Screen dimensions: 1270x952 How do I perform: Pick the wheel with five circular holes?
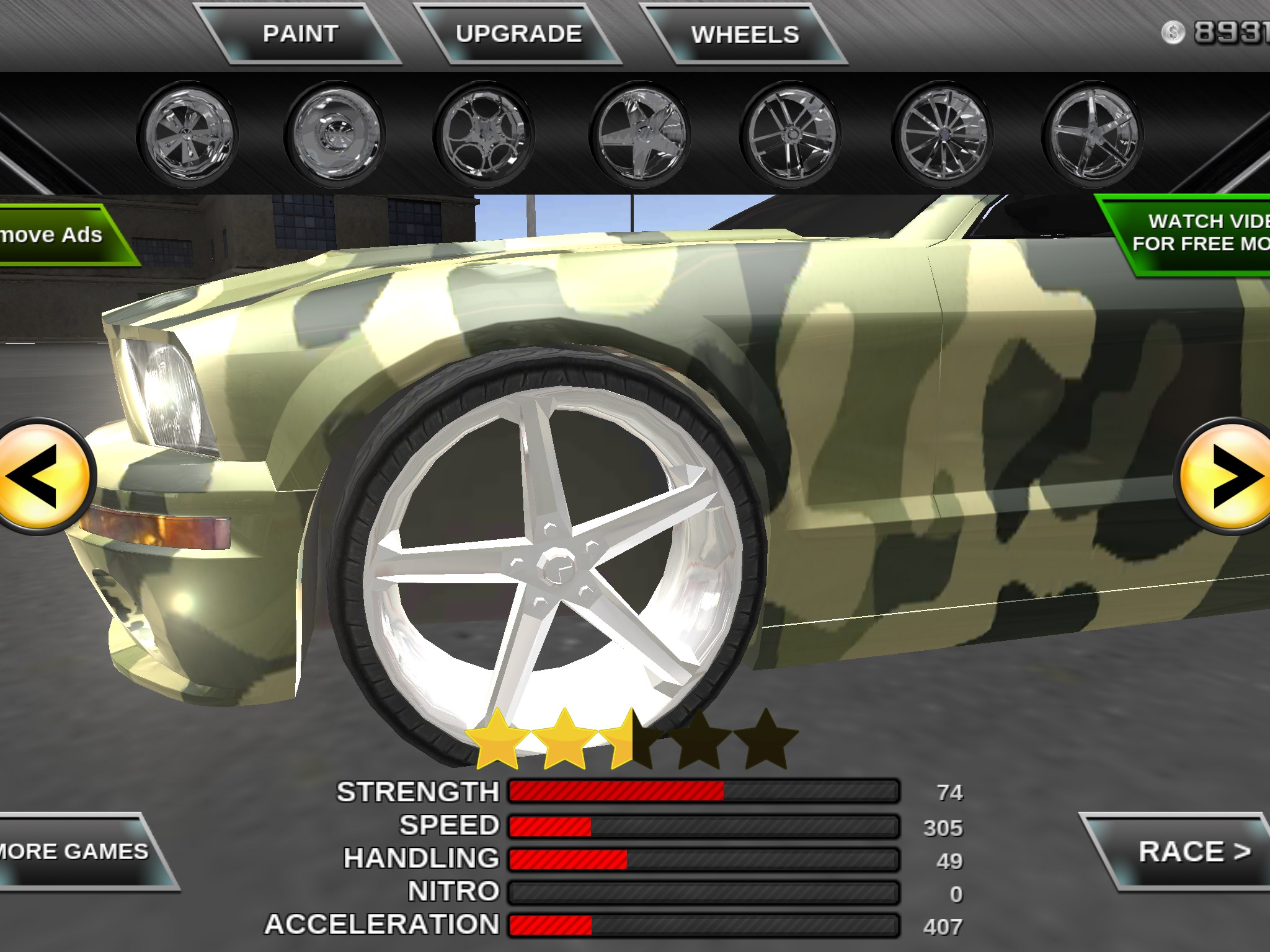(x=484, y=134)
